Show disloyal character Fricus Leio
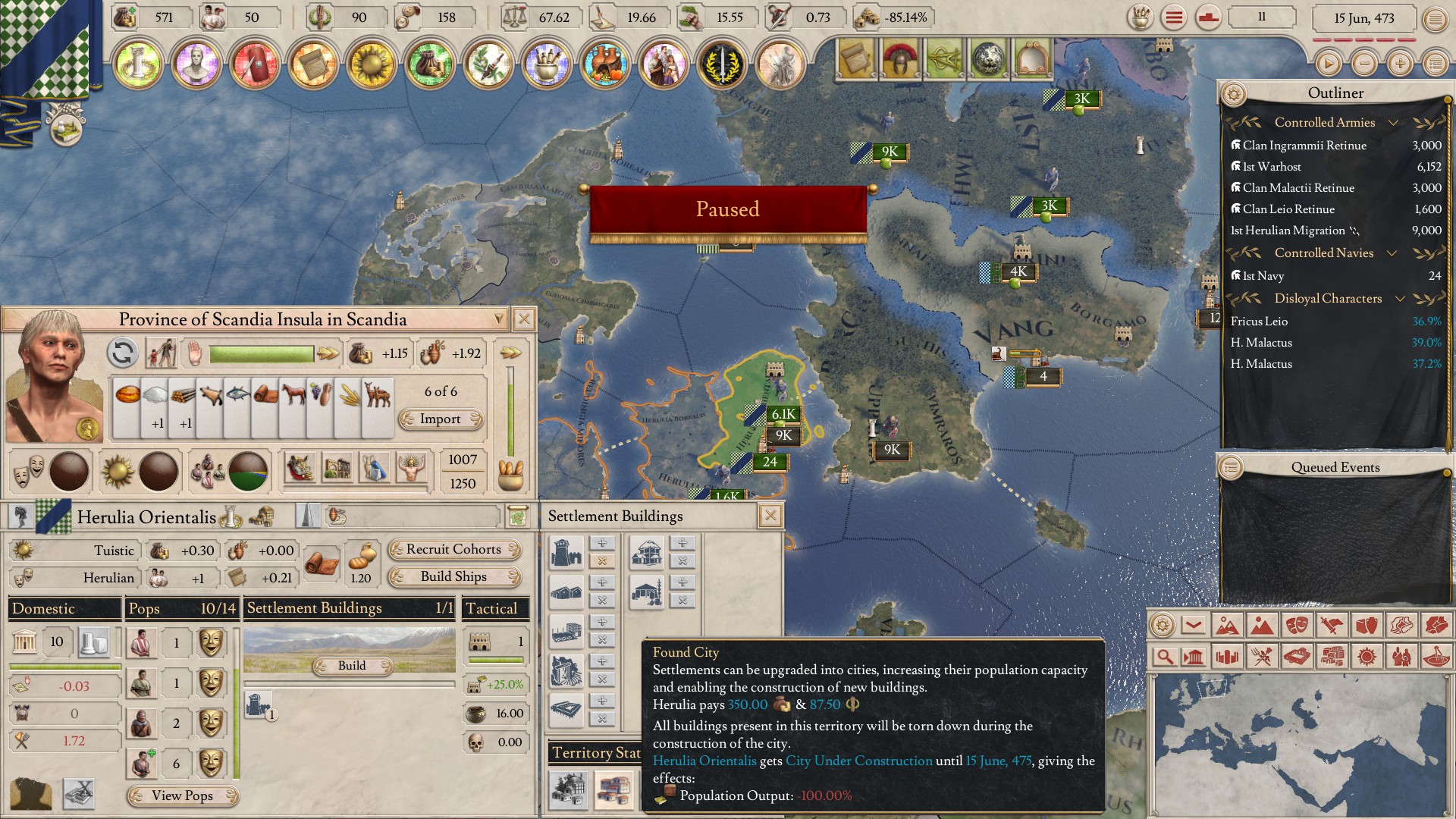 pos(1259,322)
